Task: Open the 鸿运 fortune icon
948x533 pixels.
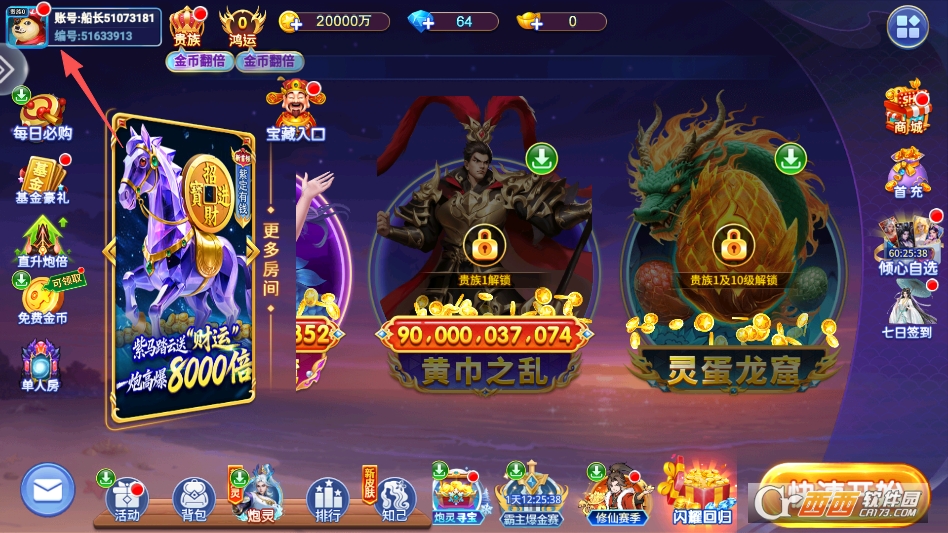Action: click(x=242, y=25)
